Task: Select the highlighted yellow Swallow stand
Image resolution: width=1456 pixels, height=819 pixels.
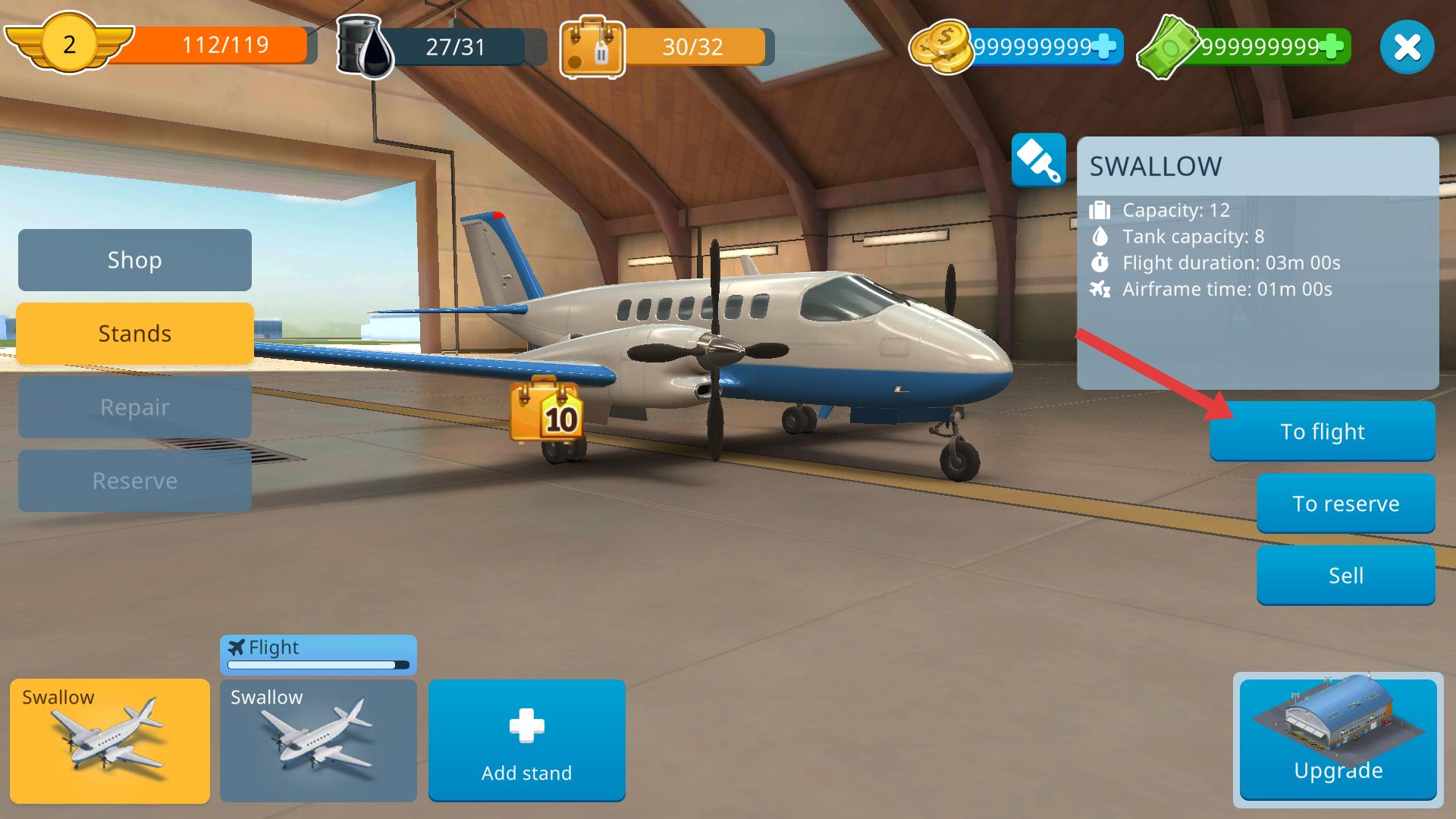Action: coord(110,741)
